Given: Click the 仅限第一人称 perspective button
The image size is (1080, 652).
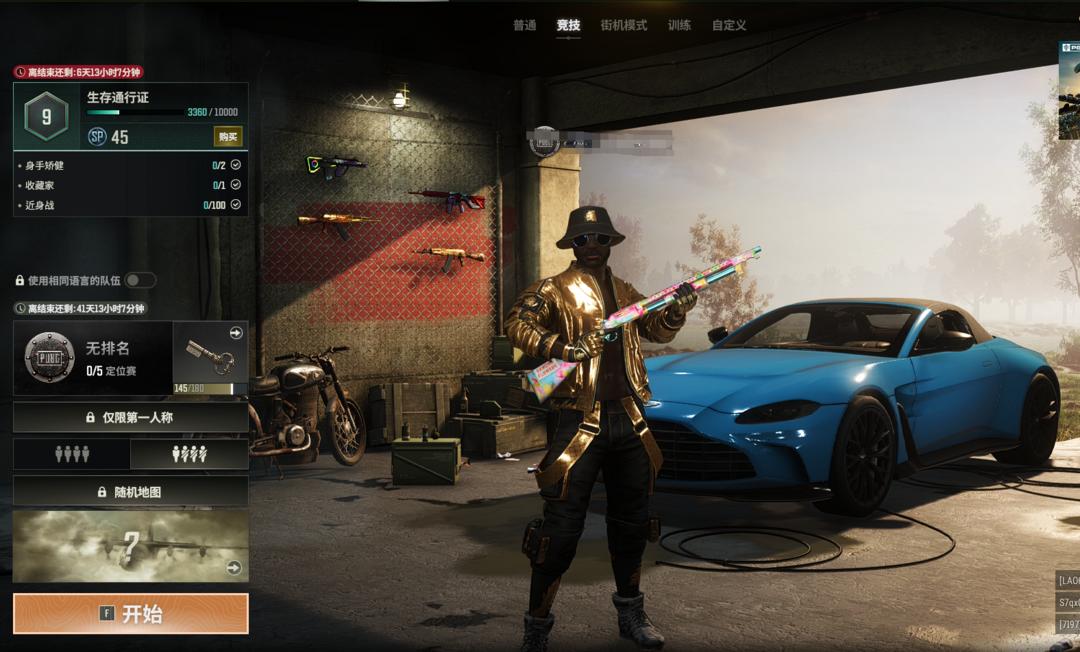Looking at the screenshot, I should pos(131,417).
